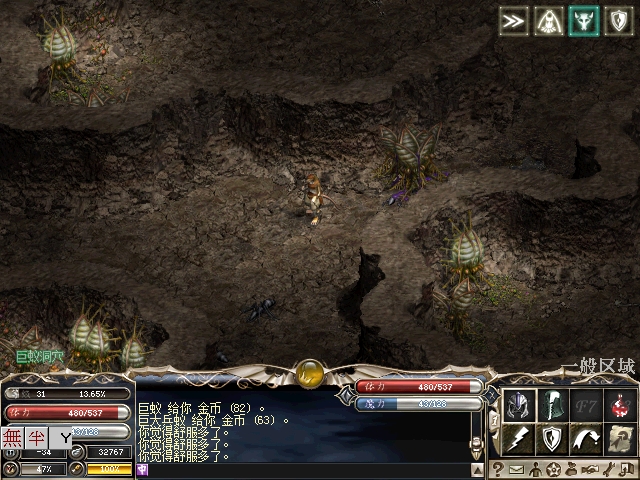Activate the shield skill in the hotbar
Viewport: 640px width, 480px height.
[552, 439]
